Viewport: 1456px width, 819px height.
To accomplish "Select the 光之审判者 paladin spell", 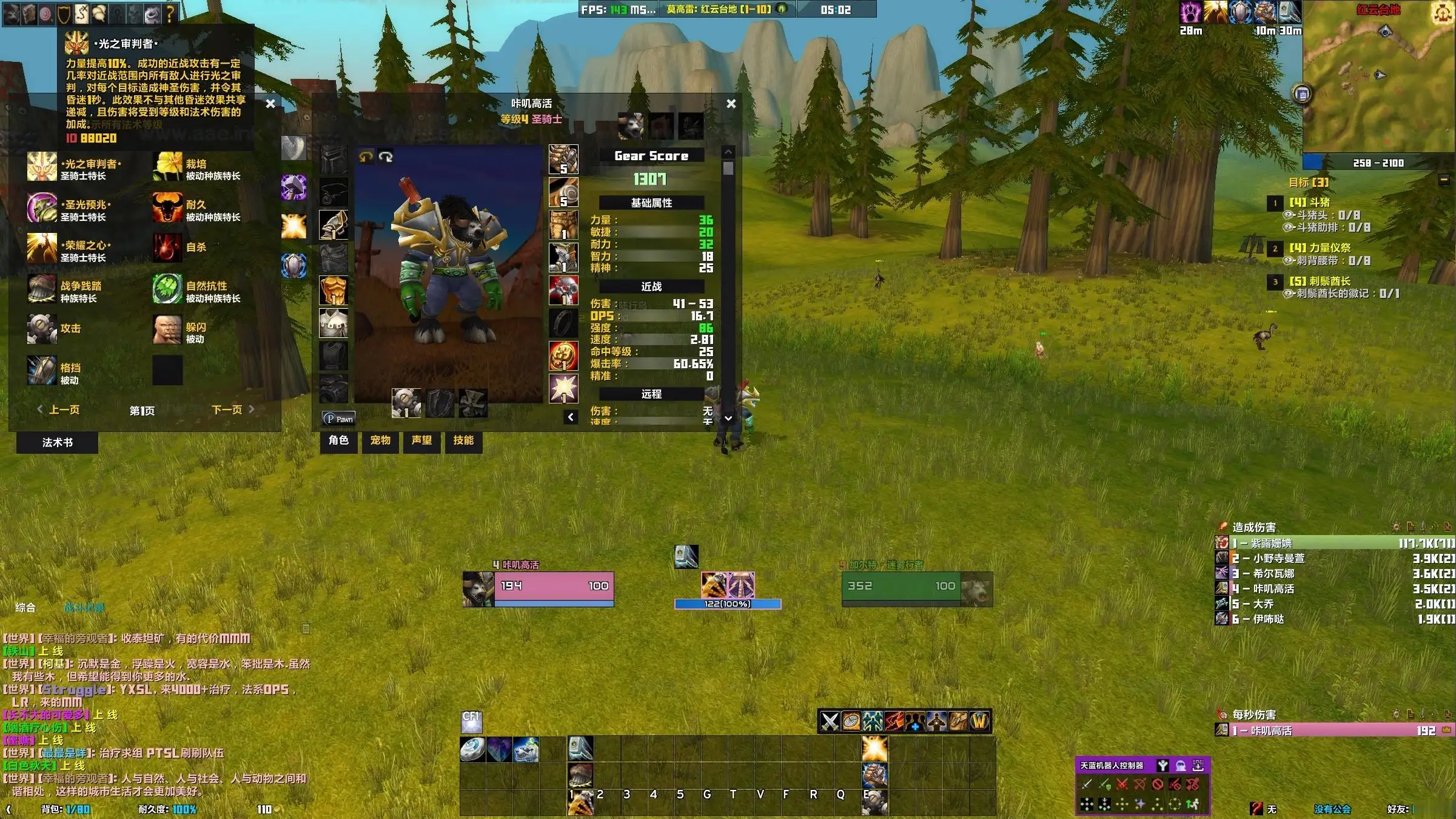I will point(42,168).
